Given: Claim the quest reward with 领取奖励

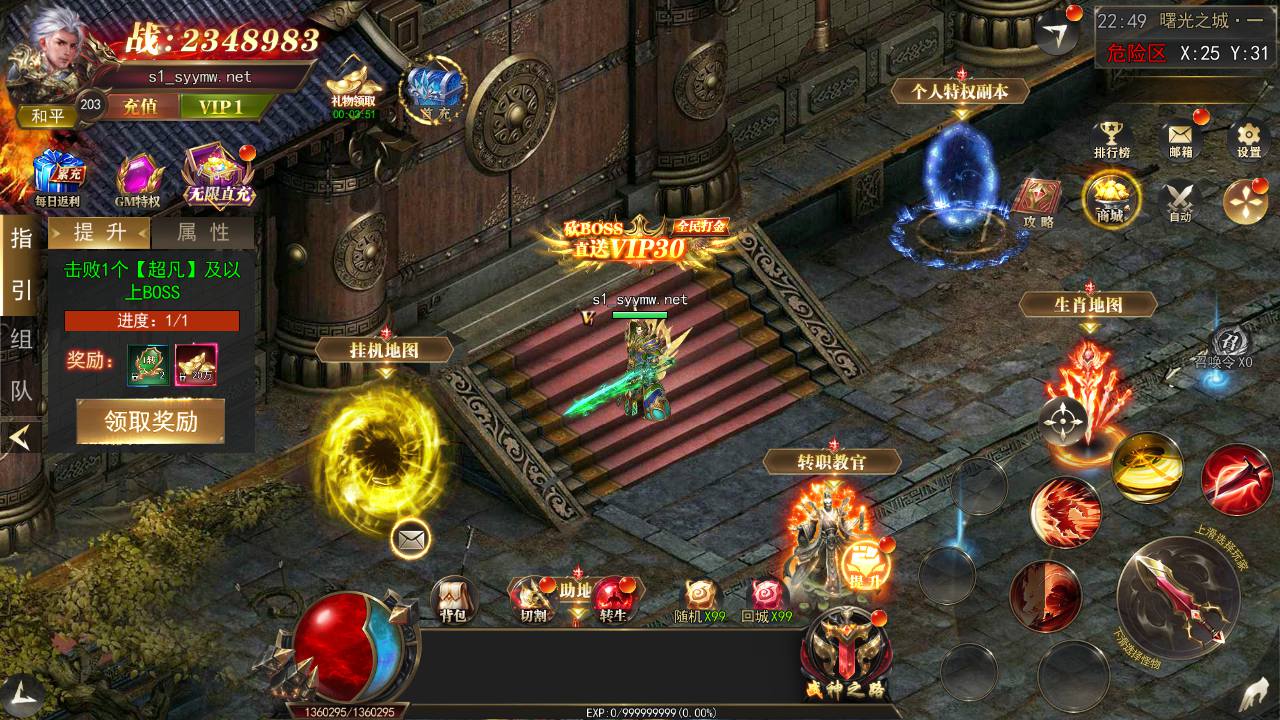Looking at the screenshot, I should coord(151,421).
